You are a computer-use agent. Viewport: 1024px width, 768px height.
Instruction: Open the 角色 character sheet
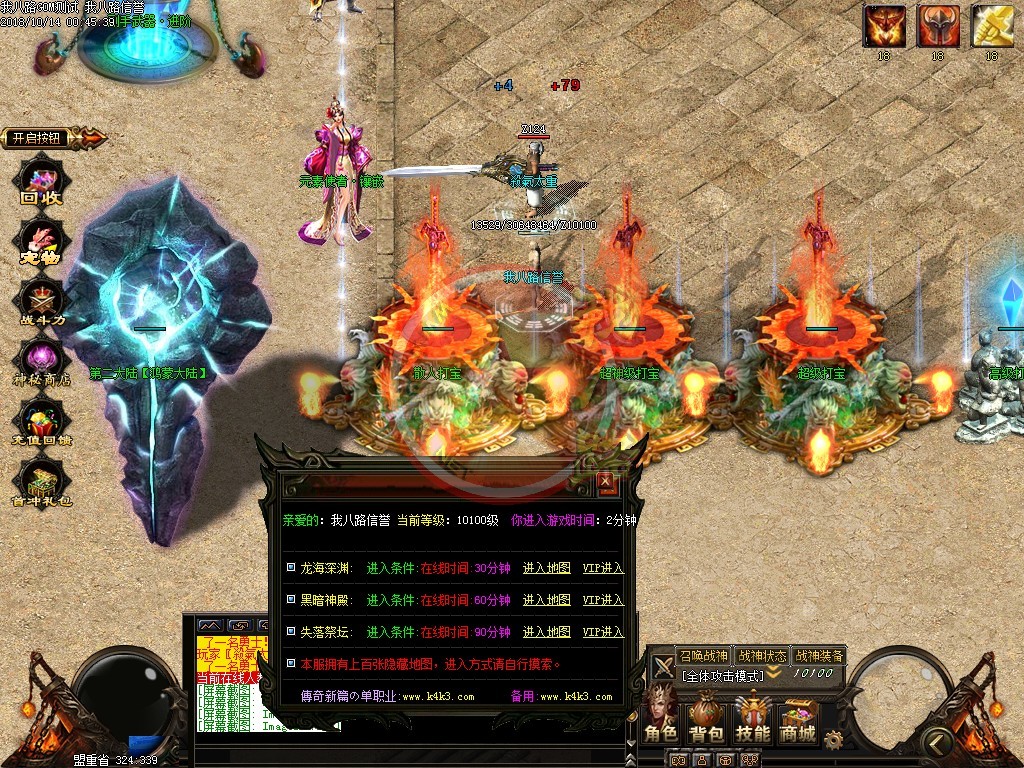click(660, 717)
